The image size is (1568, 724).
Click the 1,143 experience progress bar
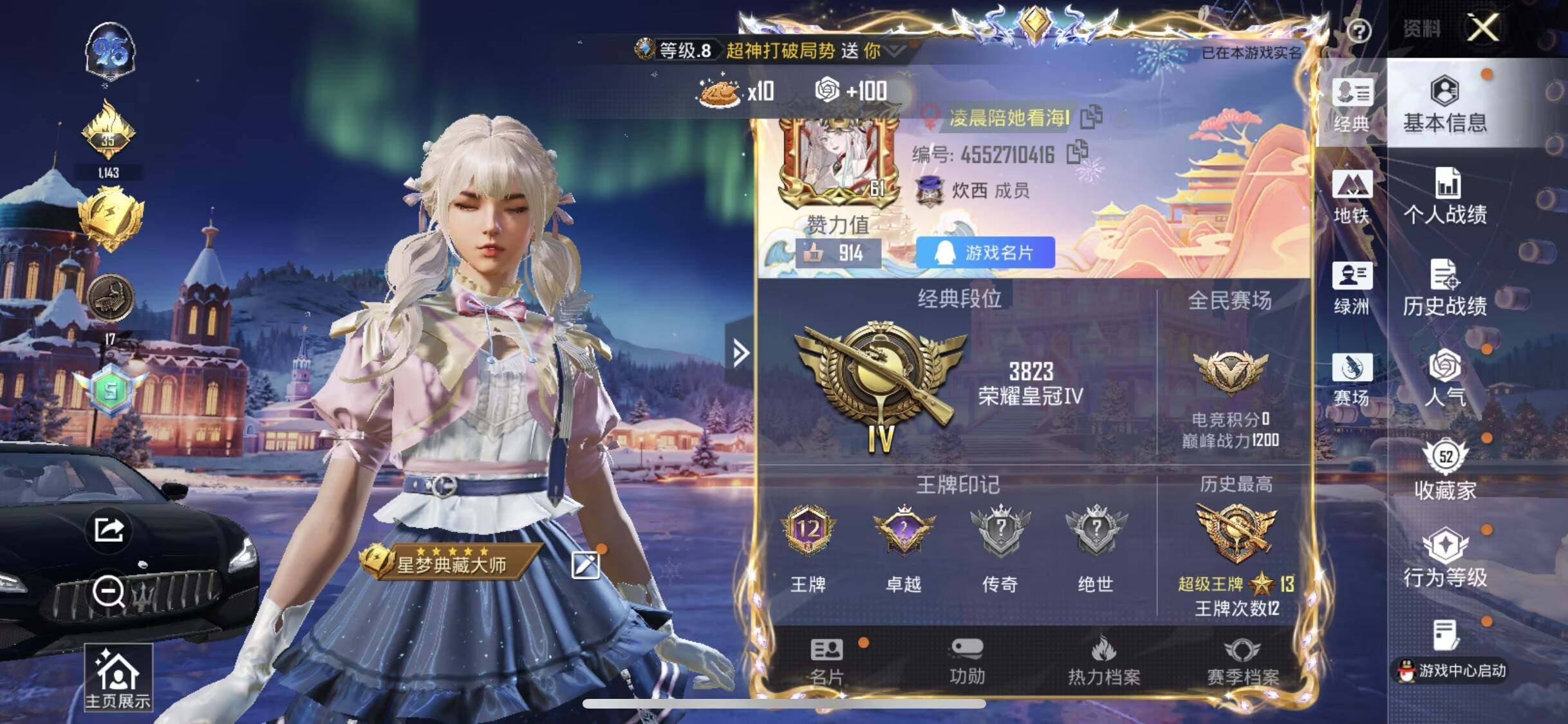pyautogui.click(x=109, y=172)
